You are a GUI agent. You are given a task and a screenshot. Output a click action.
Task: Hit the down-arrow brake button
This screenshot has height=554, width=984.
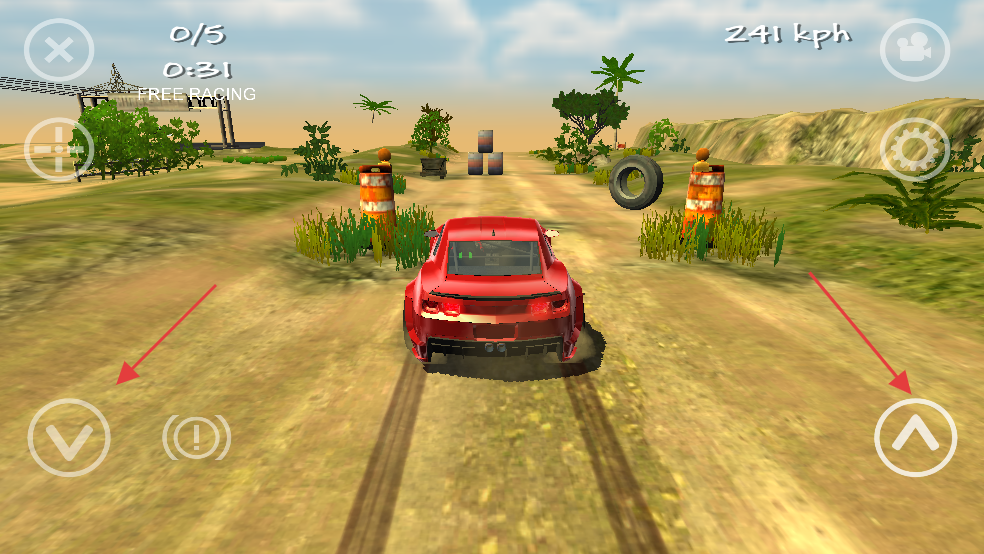click(x=69, y=437)
